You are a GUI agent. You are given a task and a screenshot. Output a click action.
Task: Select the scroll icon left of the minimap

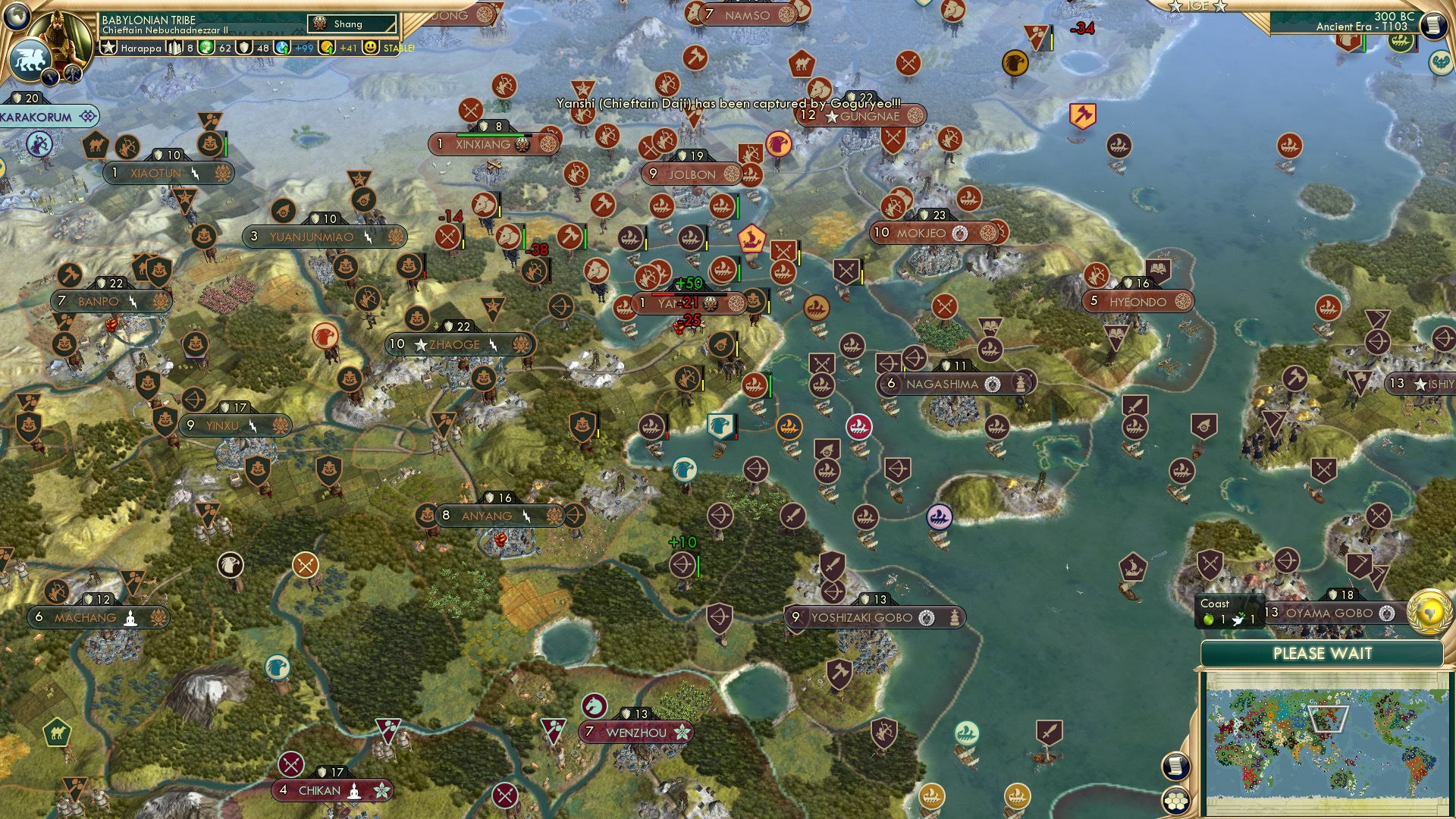click(1175, 766)
